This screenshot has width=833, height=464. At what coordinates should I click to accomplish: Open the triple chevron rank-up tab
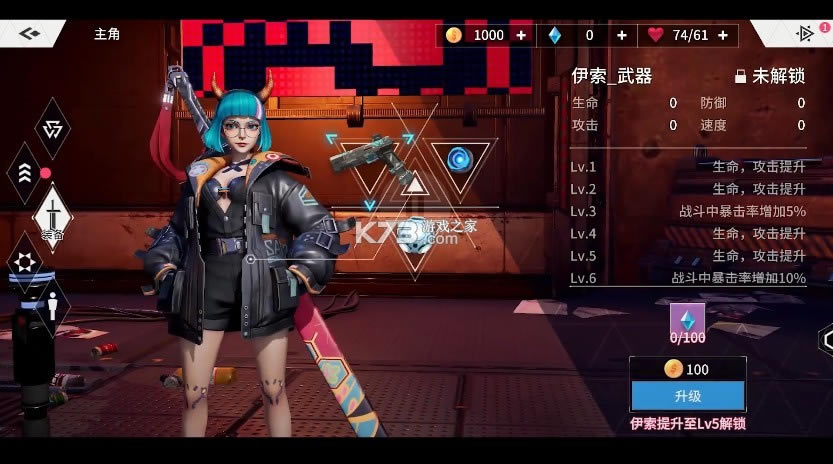[x=24, y=172]
